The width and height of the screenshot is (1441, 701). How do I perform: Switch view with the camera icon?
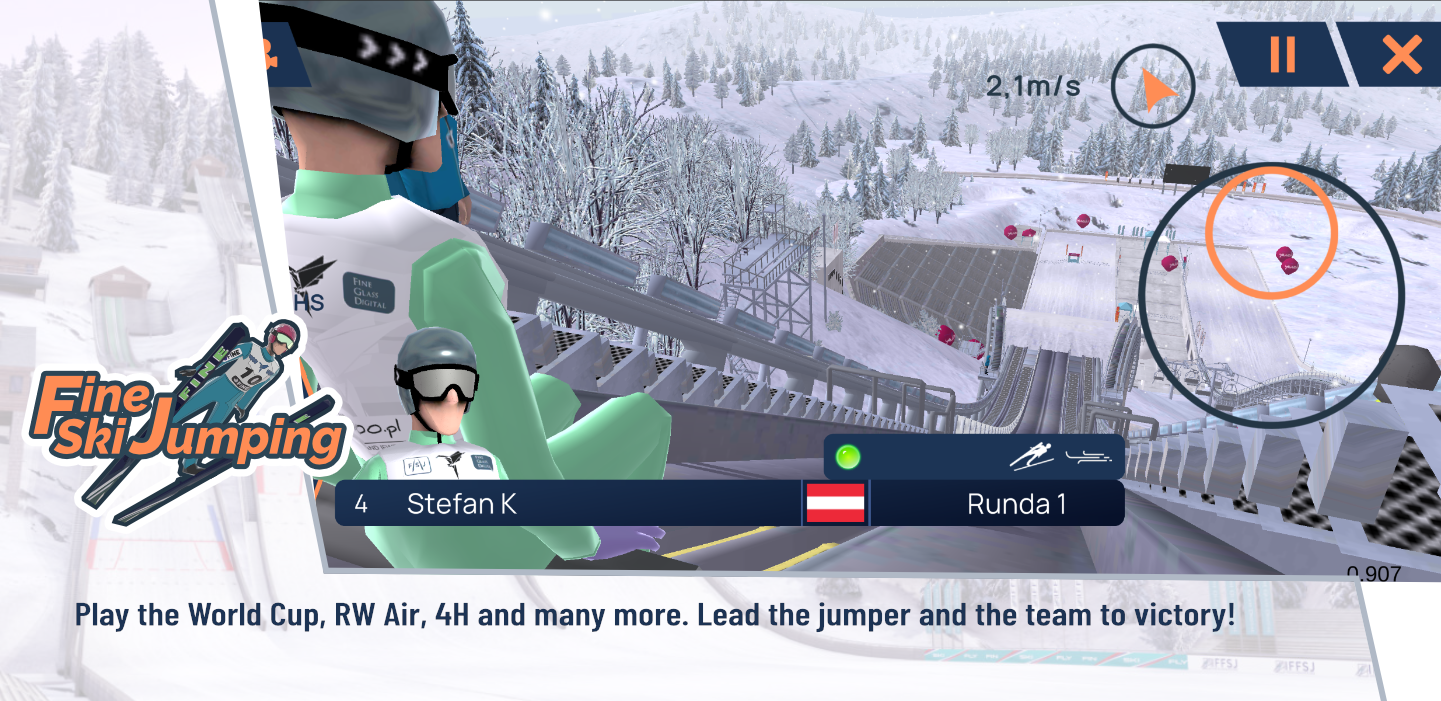pyautogui.click(x=274, y=56)
